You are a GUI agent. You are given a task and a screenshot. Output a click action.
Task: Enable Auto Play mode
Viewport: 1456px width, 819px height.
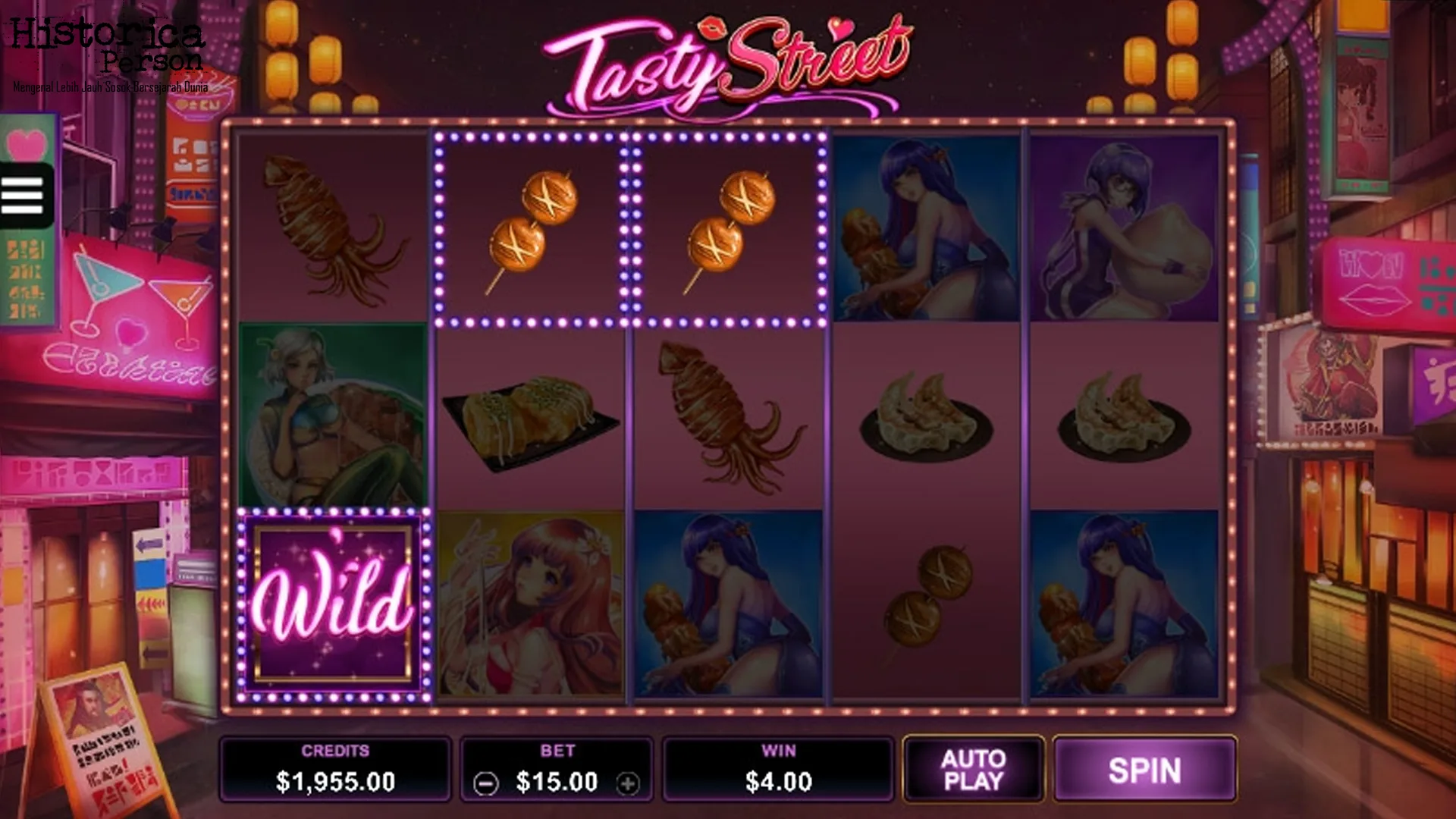point(973,769)
